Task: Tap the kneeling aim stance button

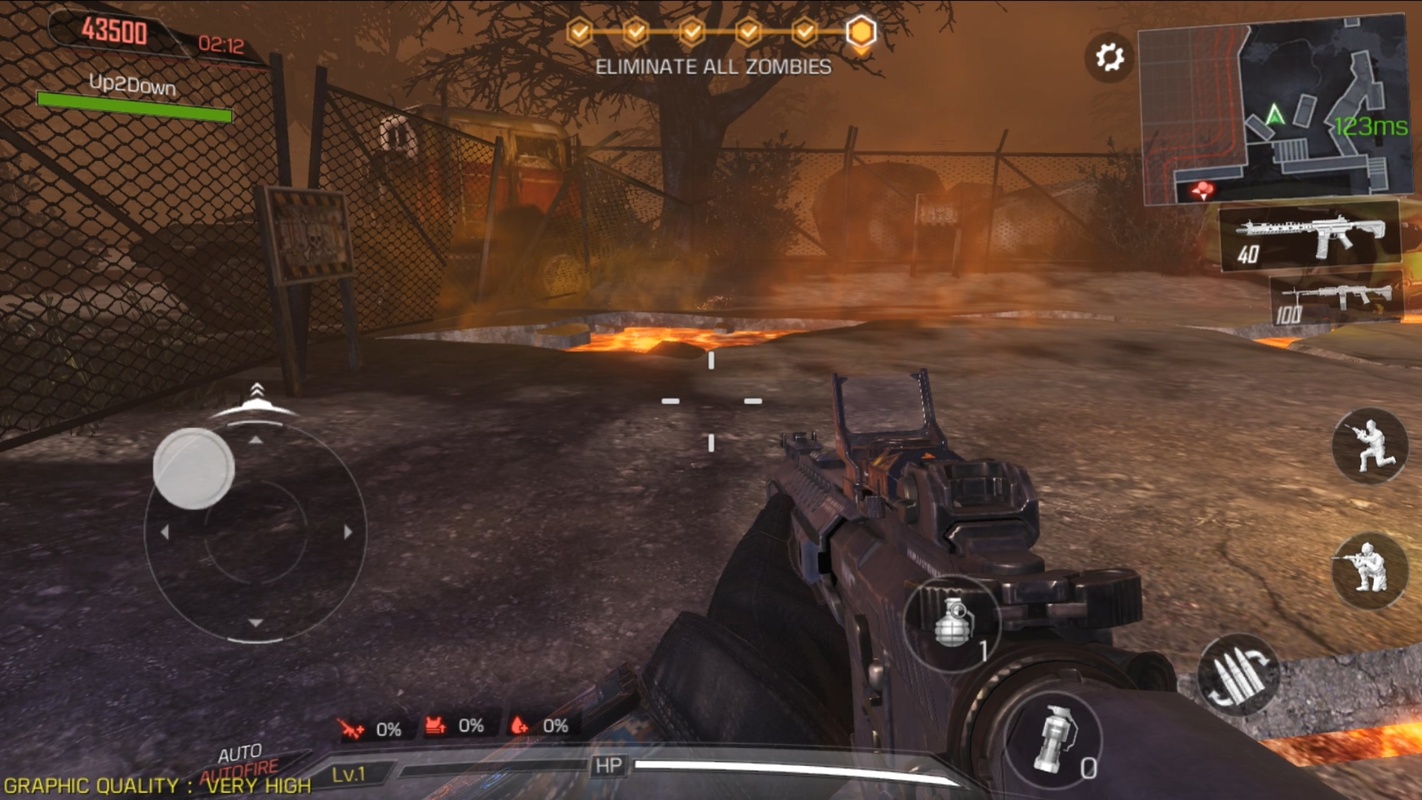Action: coord(1370,570)
